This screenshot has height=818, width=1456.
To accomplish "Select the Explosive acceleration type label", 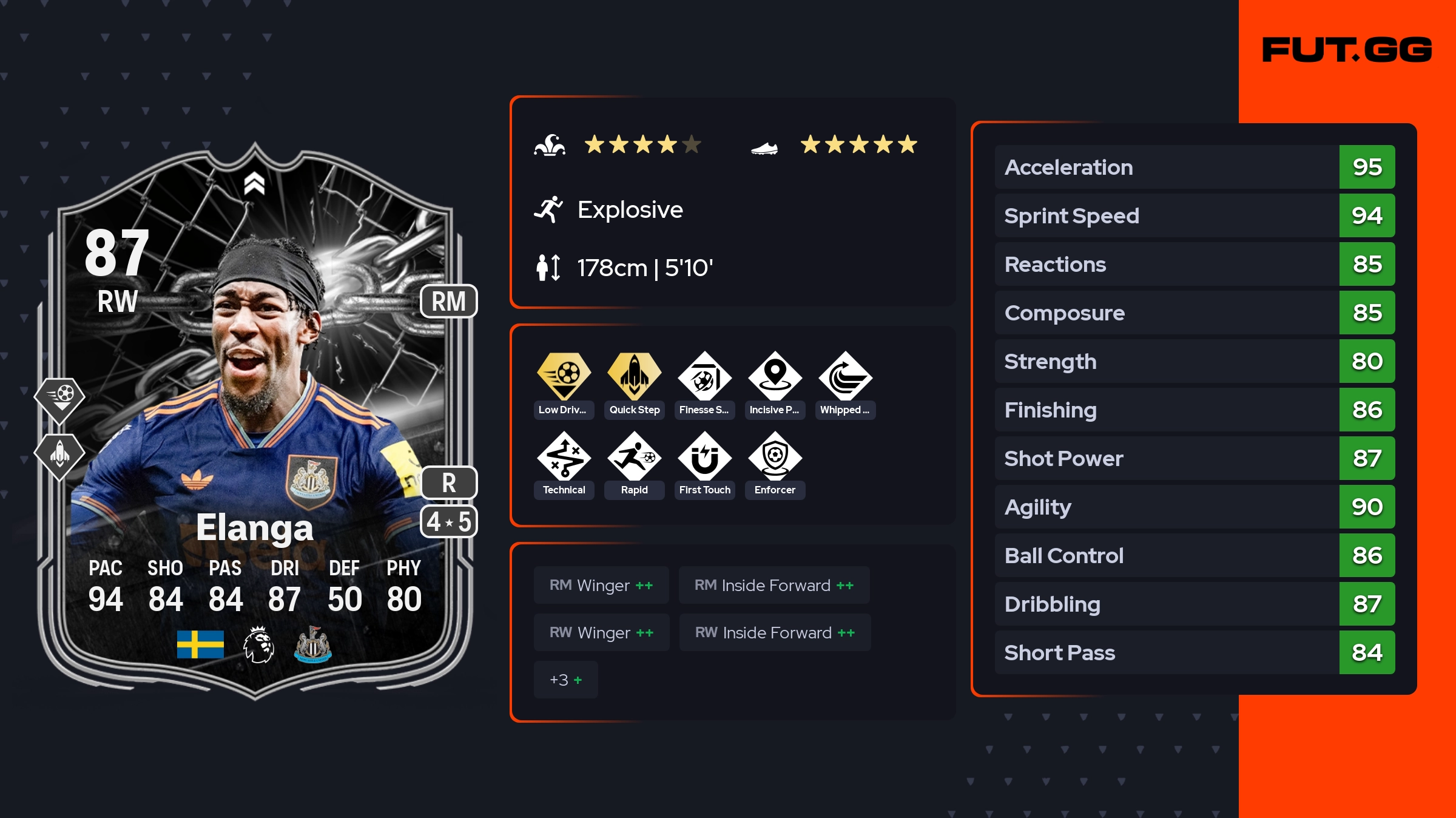I will 630,210.
